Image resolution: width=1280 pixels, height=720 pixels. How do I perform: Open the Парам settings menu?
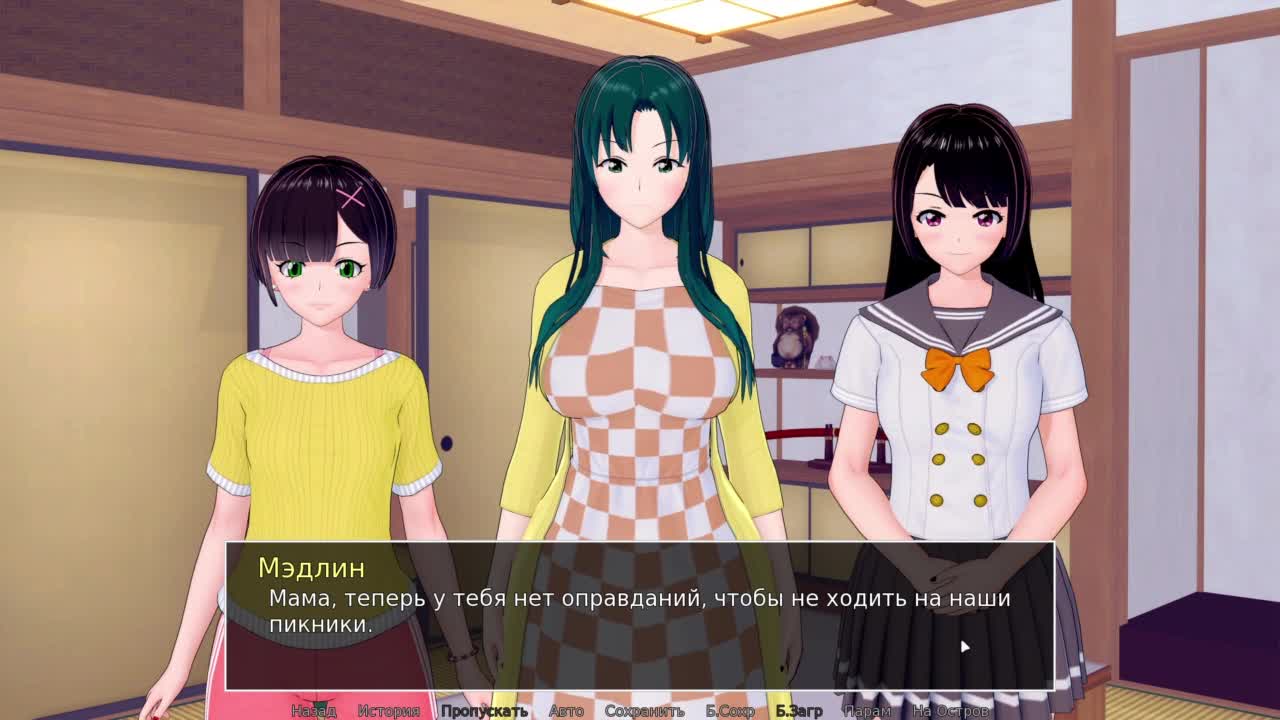point(867,711)
